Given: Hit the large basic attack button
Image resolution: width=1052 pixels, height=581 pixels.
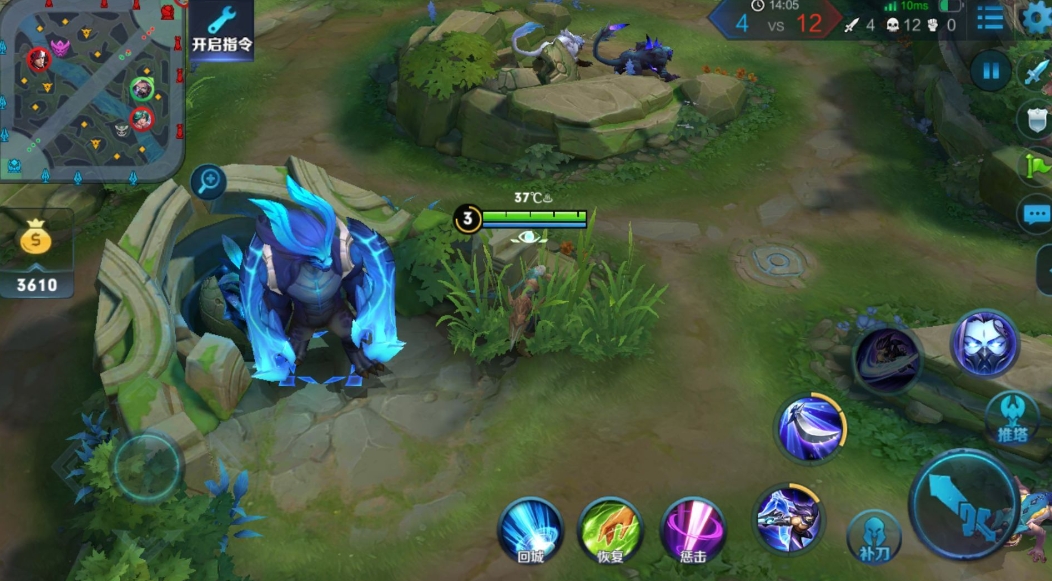Looking at the screenshot, I should tap(964, 505).
